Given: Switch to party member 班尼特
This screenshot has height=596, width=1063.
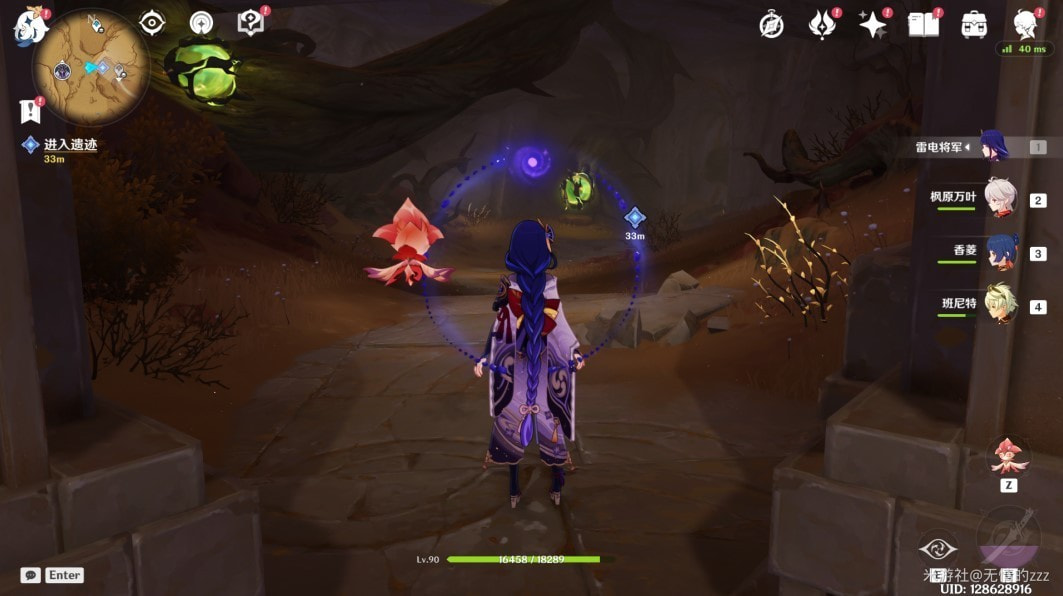Looking at the screenshot, I should pos(998,304).
